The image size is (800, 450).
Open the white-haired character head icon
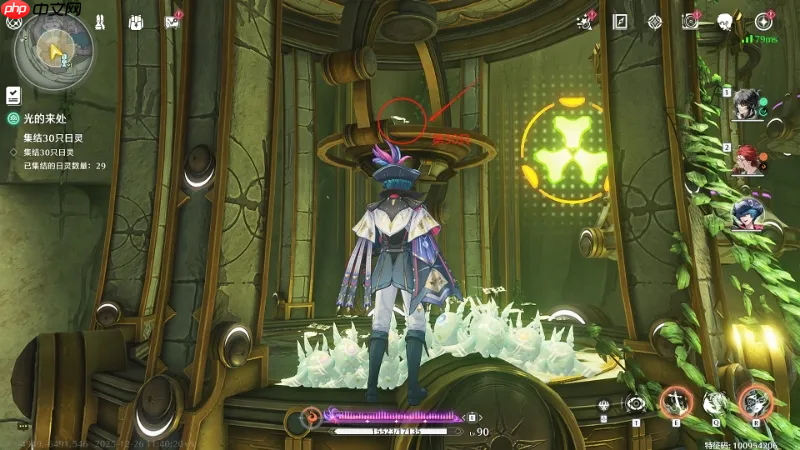point(725,22)
